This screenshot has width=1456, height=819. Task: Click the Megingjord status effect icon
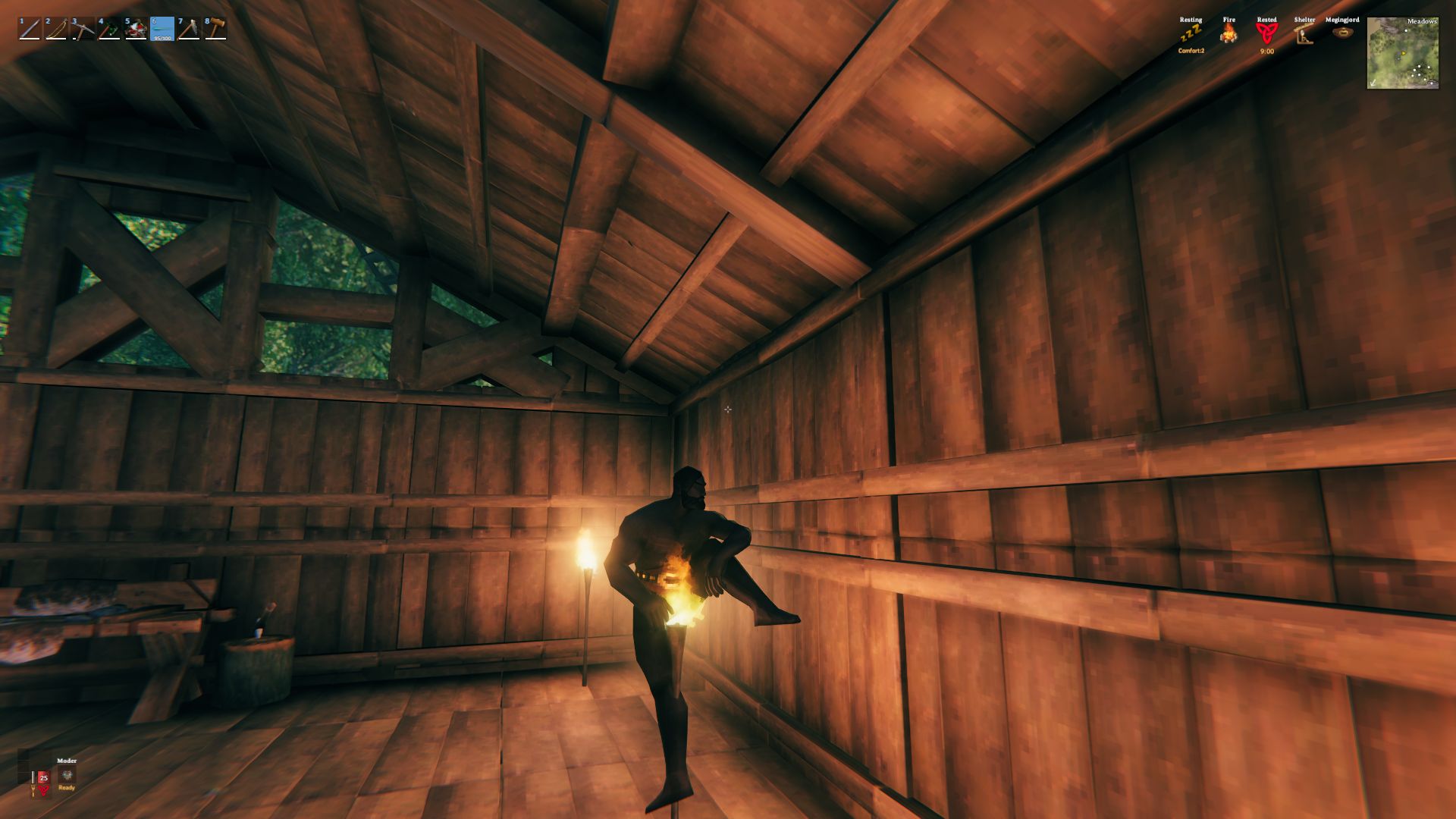[x=1343, y=33]
